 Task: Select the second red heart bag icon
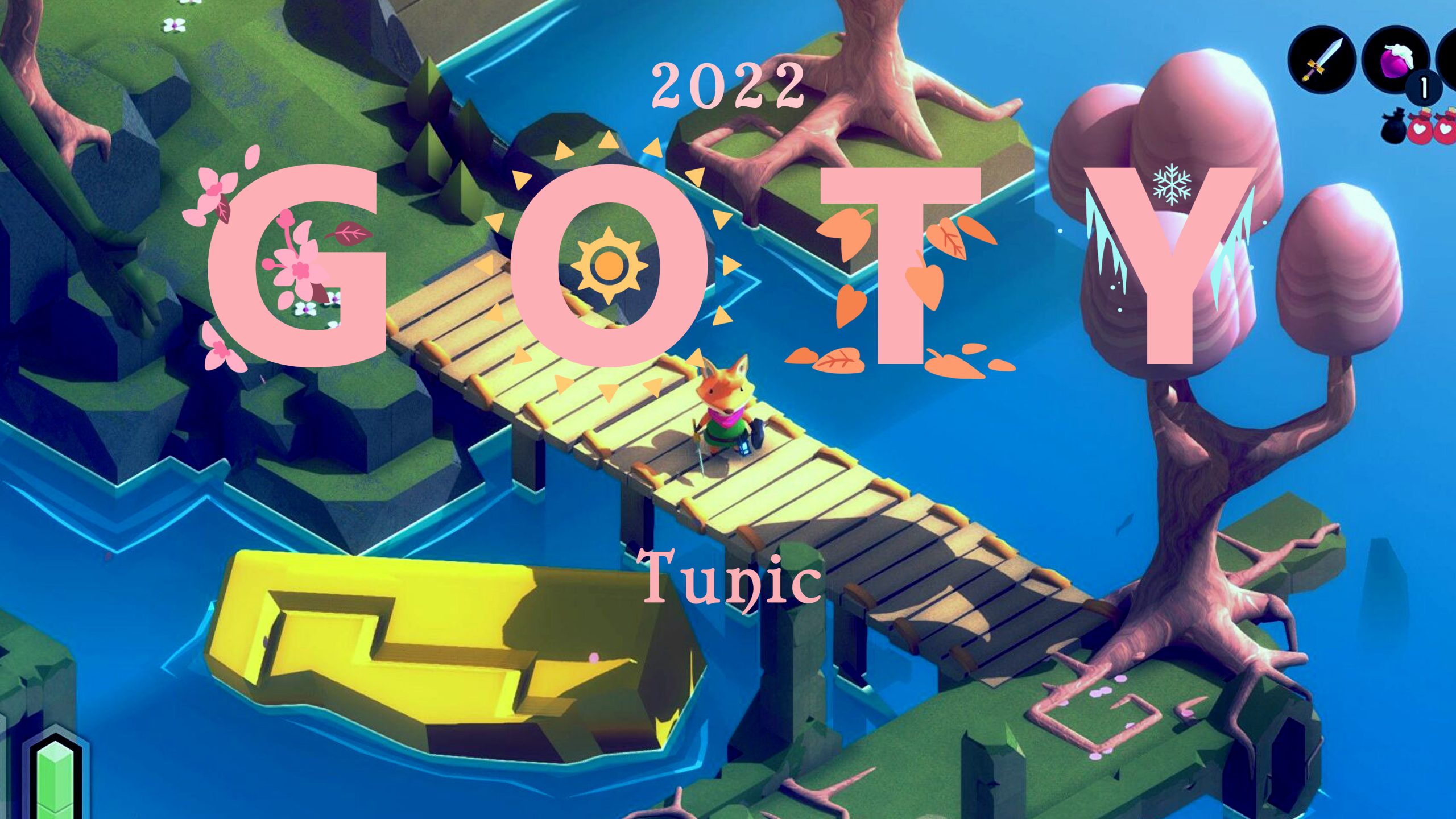pyautogui.click(x=1445, y=128)
